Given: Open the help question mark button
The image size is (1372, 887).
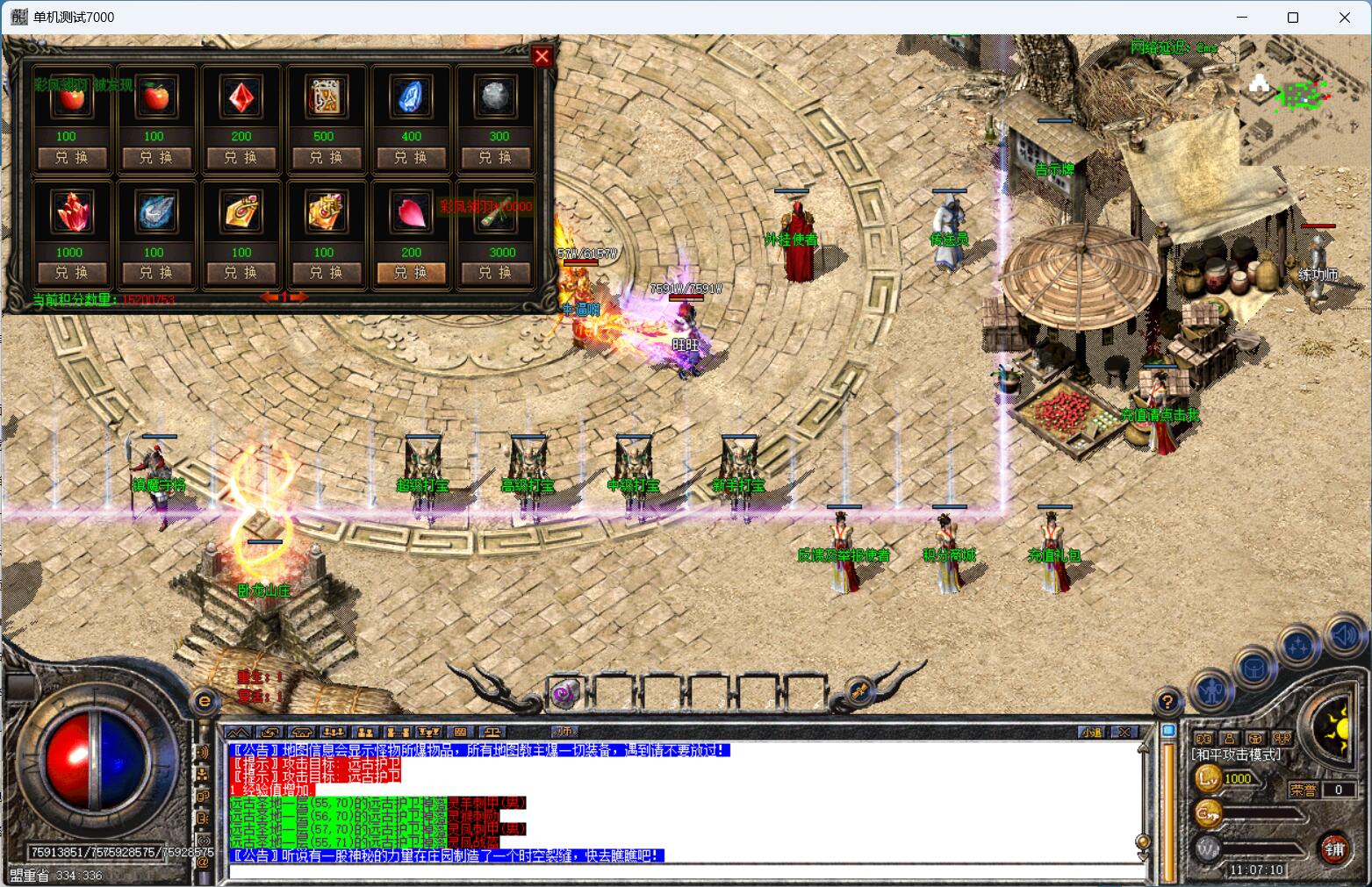Looking at the screenshot, I should [x=1167, y=702].
